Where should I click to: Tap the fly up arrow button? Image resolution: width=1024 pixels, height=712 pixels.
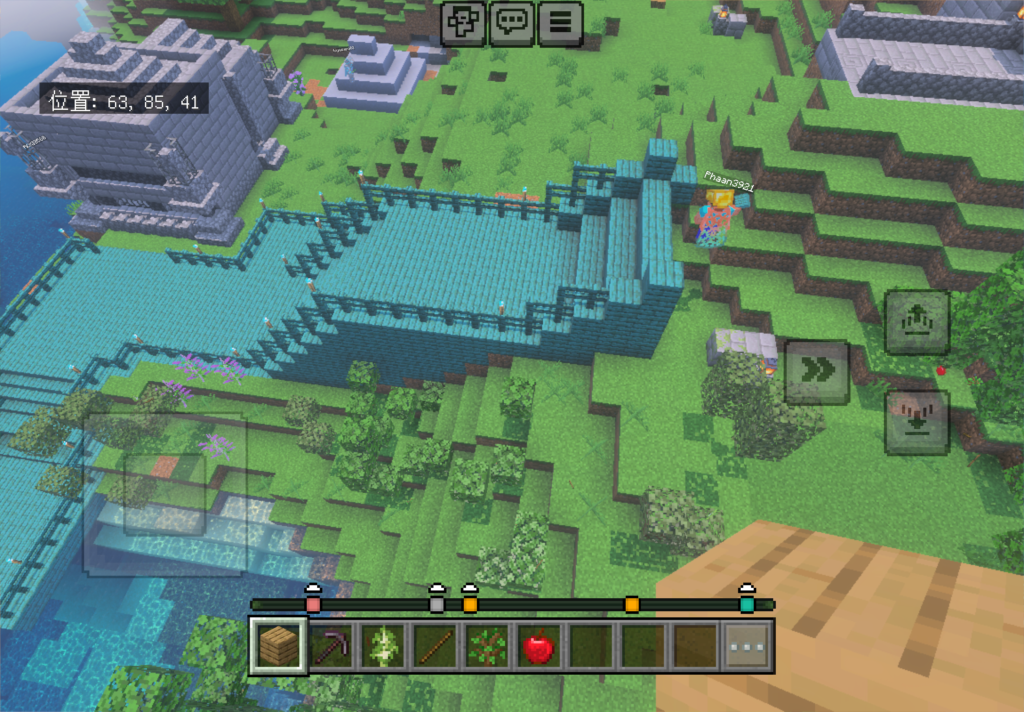tap(917, 322)
